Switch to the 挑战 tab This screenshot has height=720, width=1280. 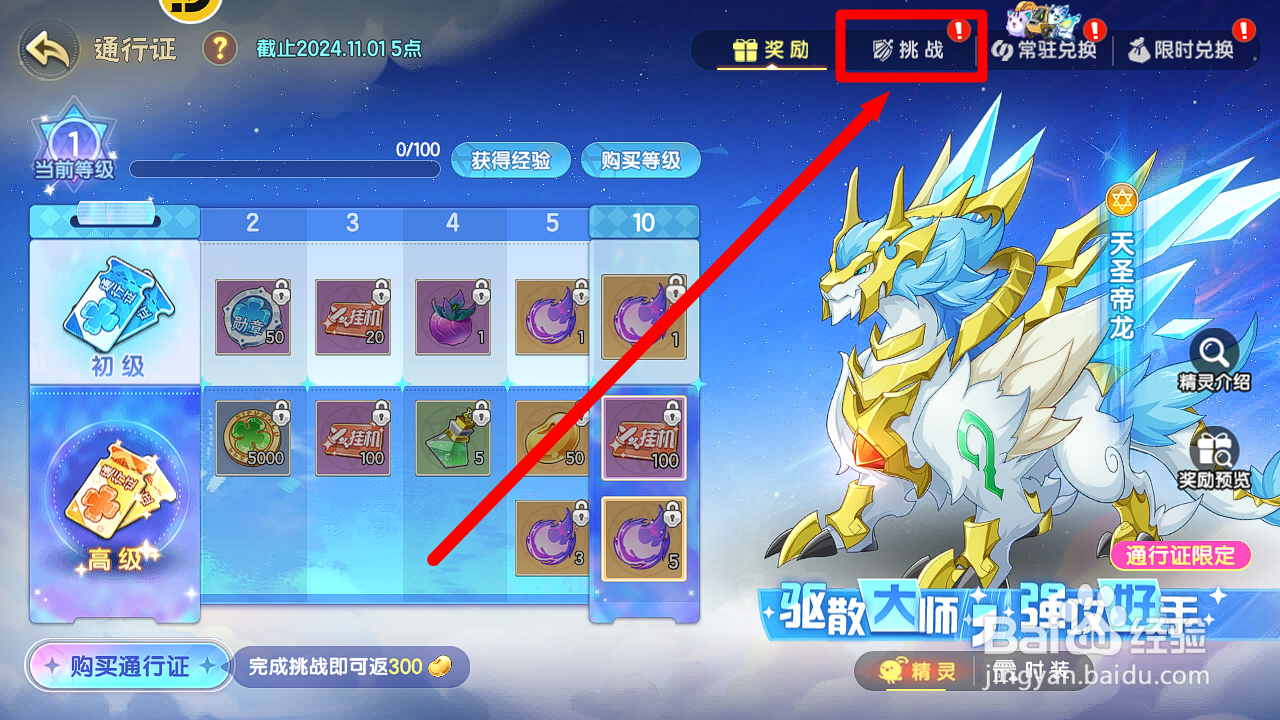(x=910, y=46)
